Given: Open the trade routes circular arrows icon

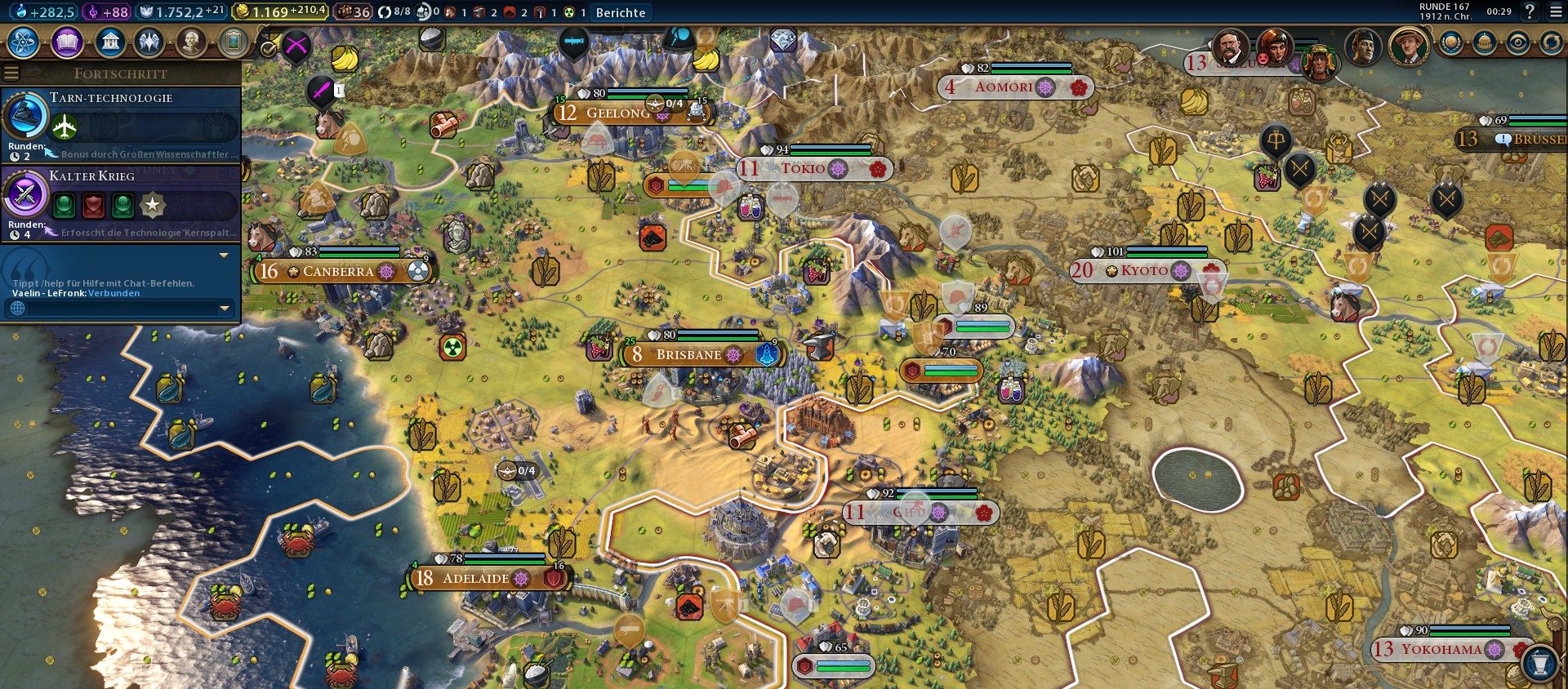Looking at the screenshot, I should click(1551, 43).
